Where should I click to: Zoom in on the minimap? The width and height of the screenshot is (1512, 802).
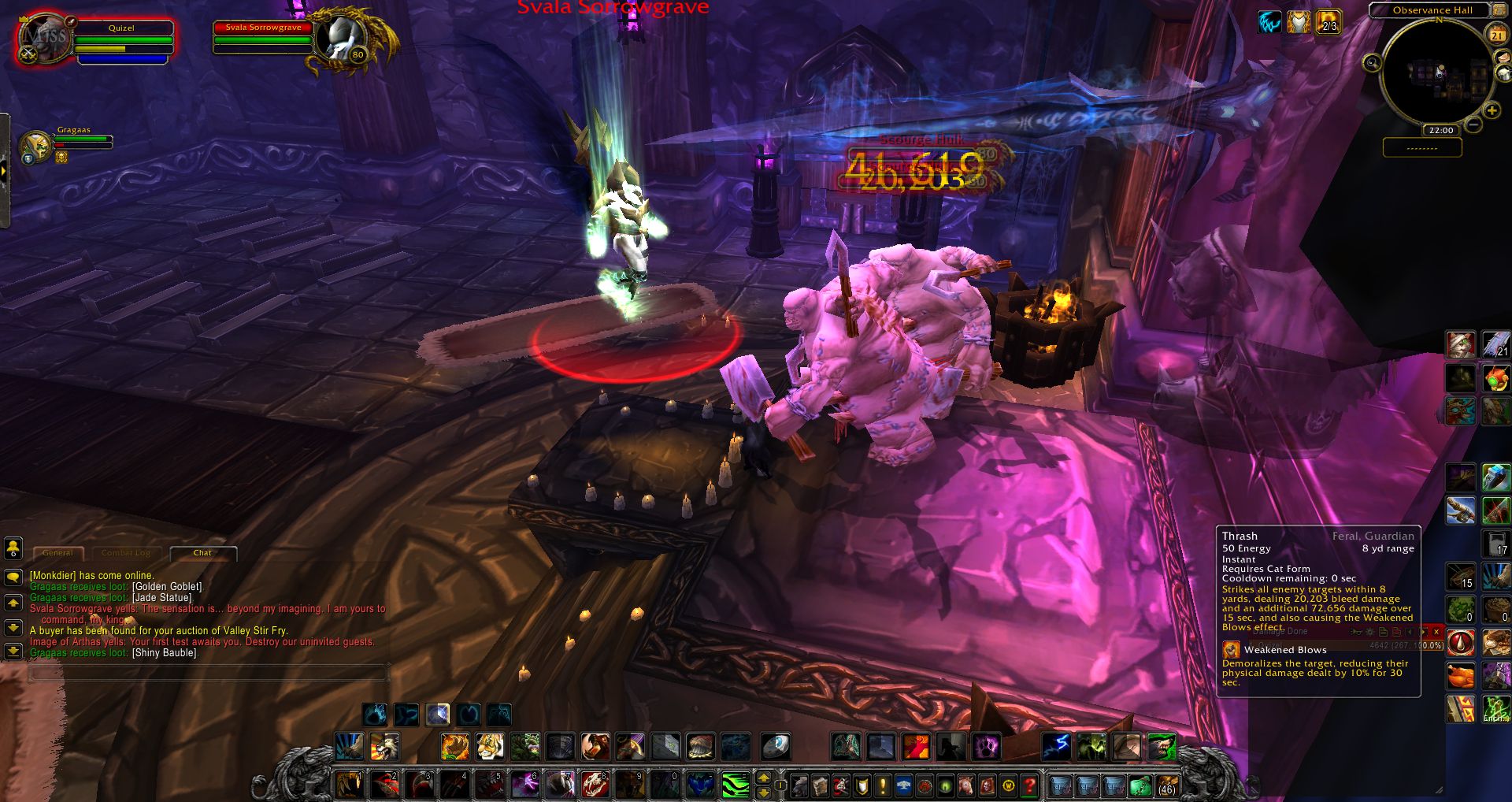(1491, 111)
